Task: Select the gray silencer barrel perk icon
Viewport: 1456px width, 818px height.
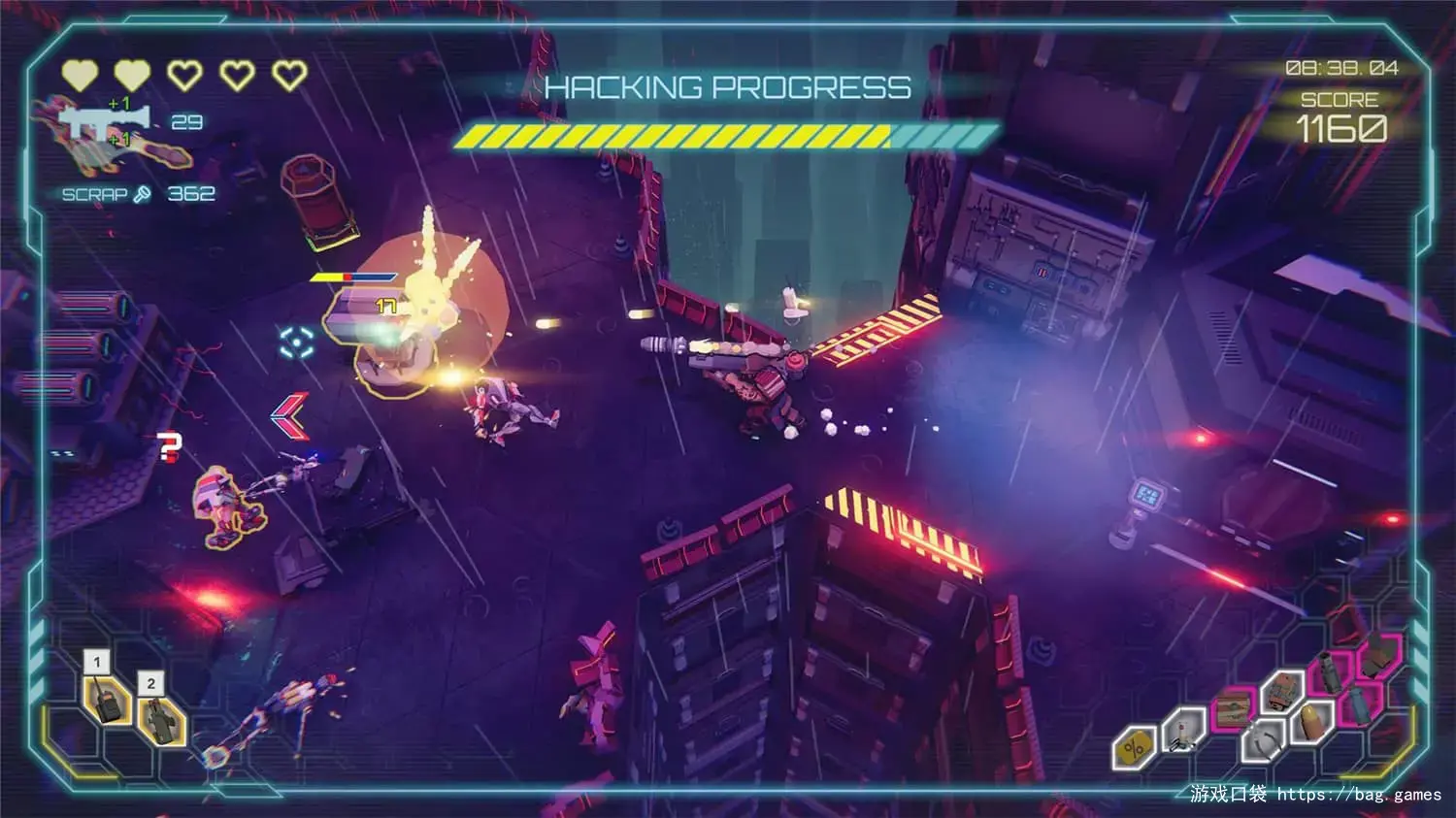Action: coord(1327,672)
